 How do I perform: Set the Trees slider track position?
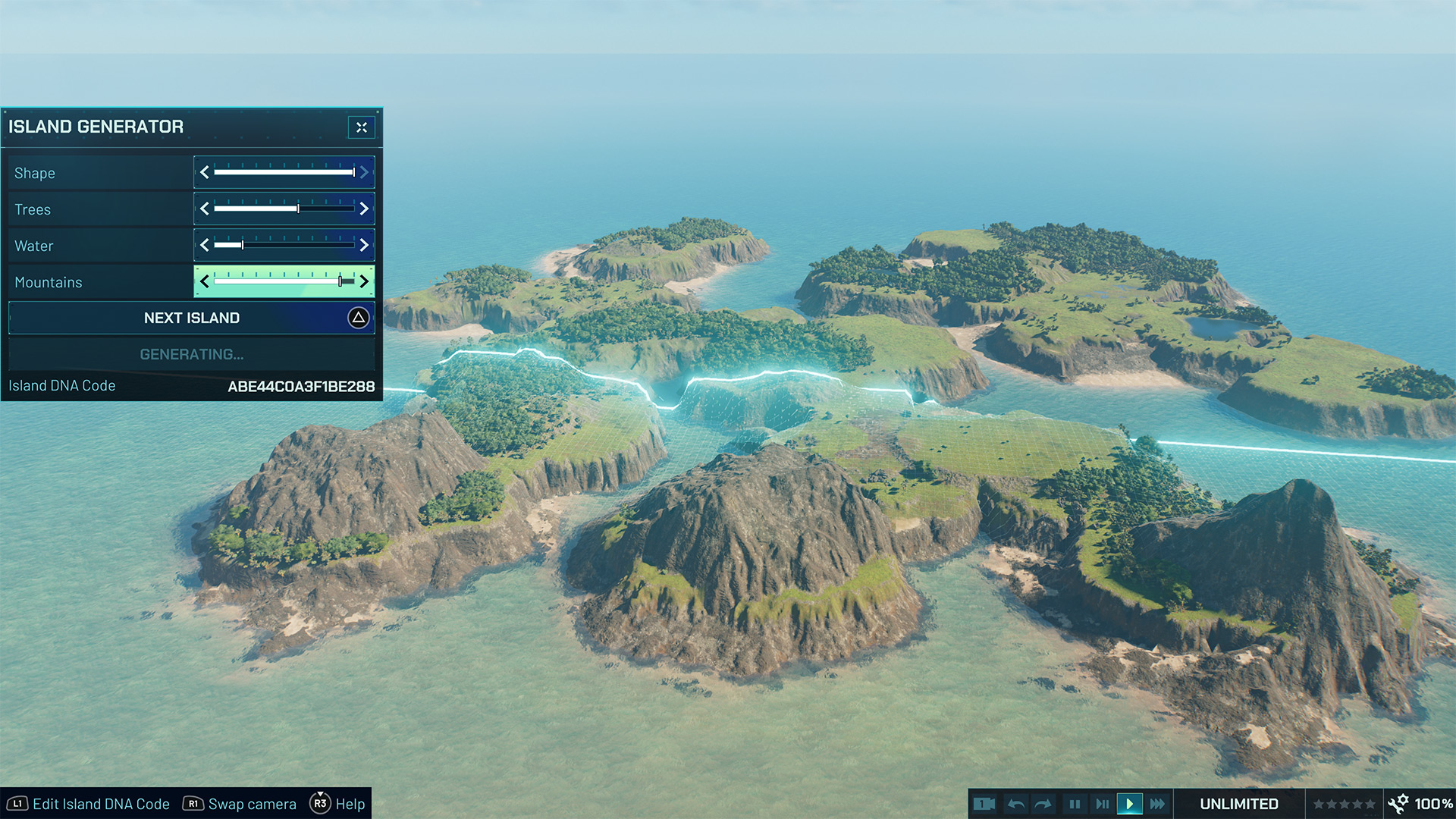284,209
